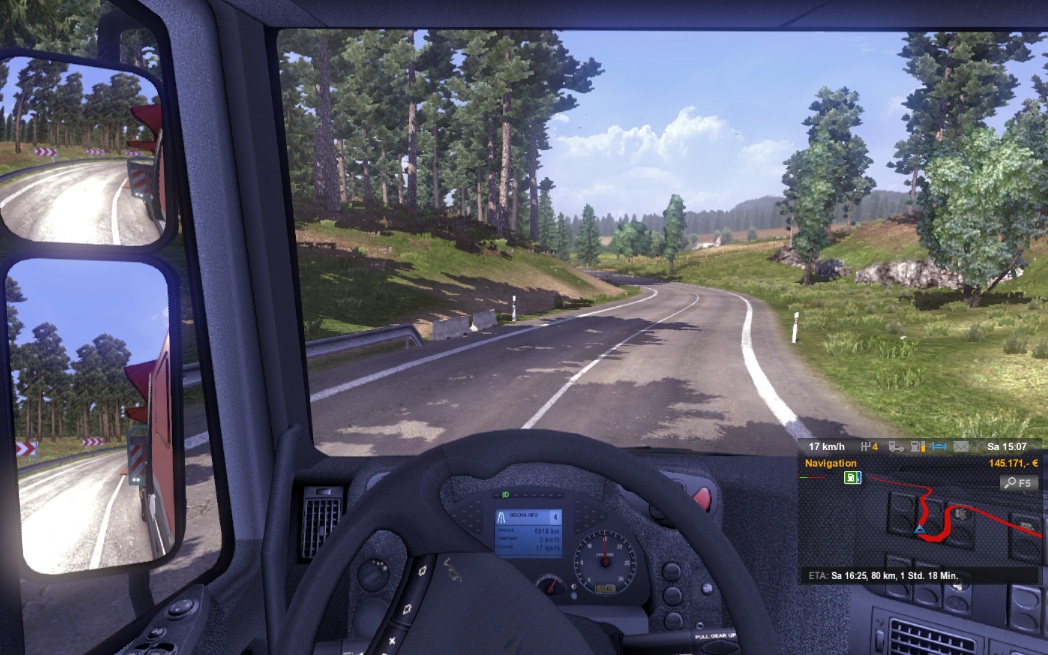Click the magnifier map zoom button

point(1019,483)
